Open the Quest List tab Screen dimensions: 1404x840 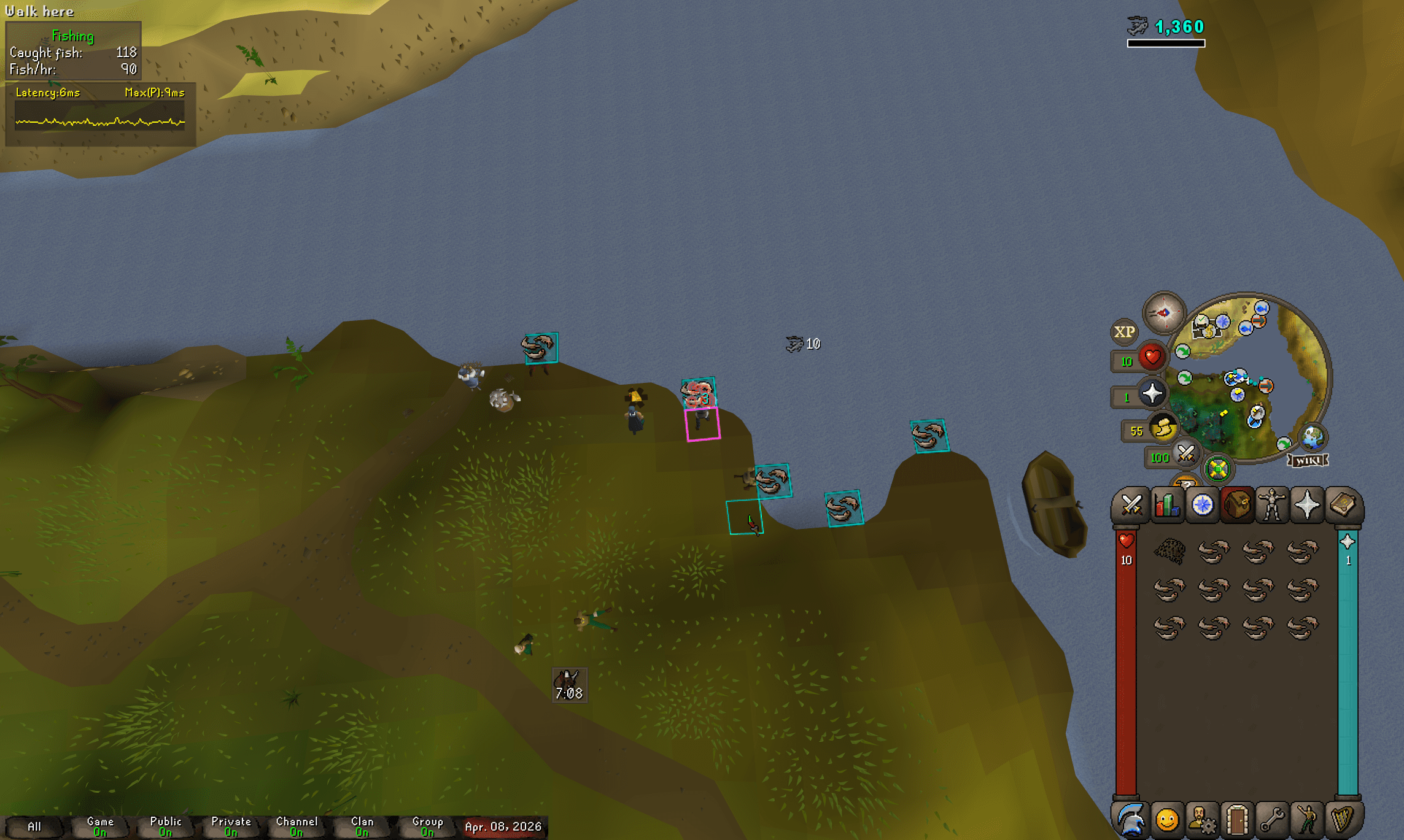tap(1202, 506)
